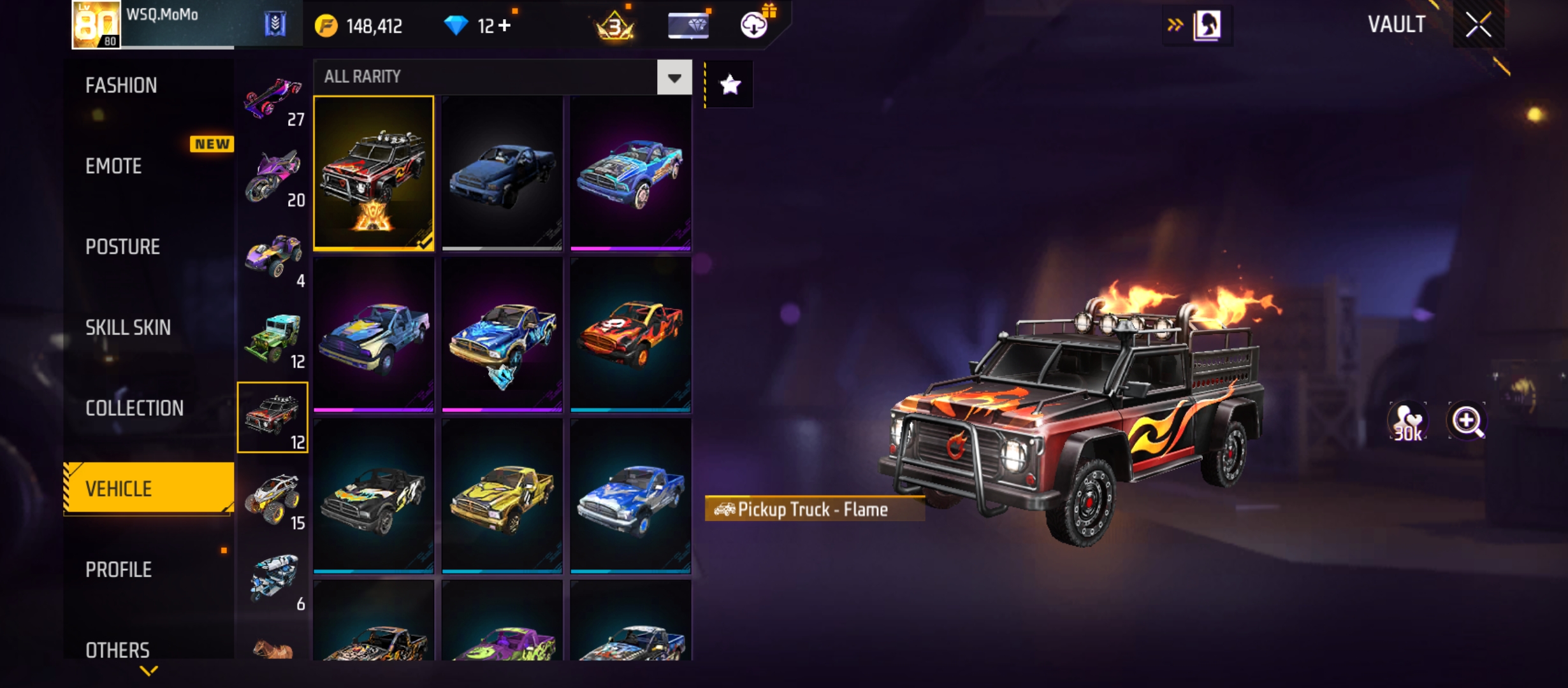Open the Posture category
Viewport: 1568px width, 688px height.
coord(122,247)
